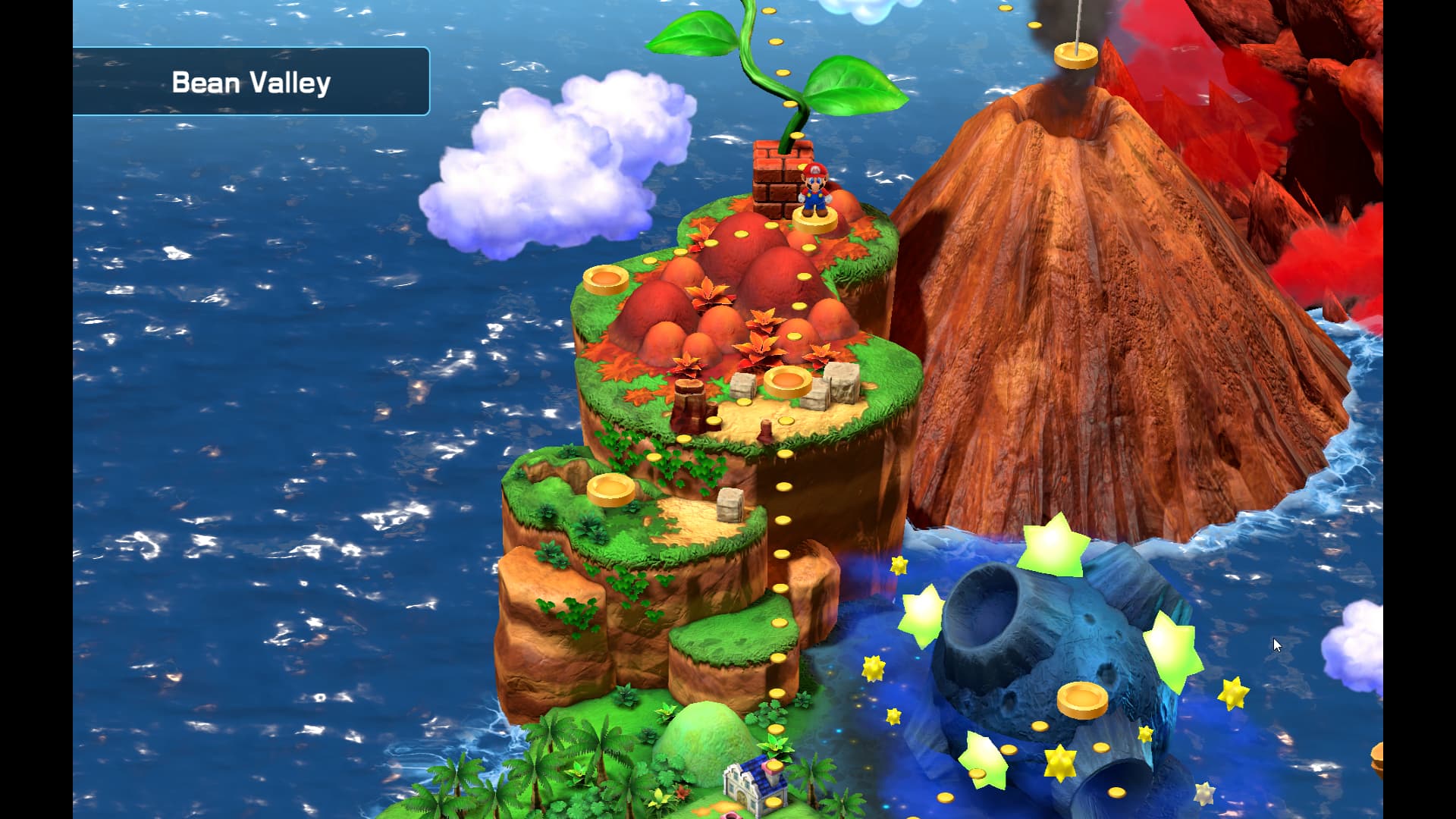Choose the node left of the red hills
Screen dimensions: 1456x819
pyautogui.click(x=606, y=280)
